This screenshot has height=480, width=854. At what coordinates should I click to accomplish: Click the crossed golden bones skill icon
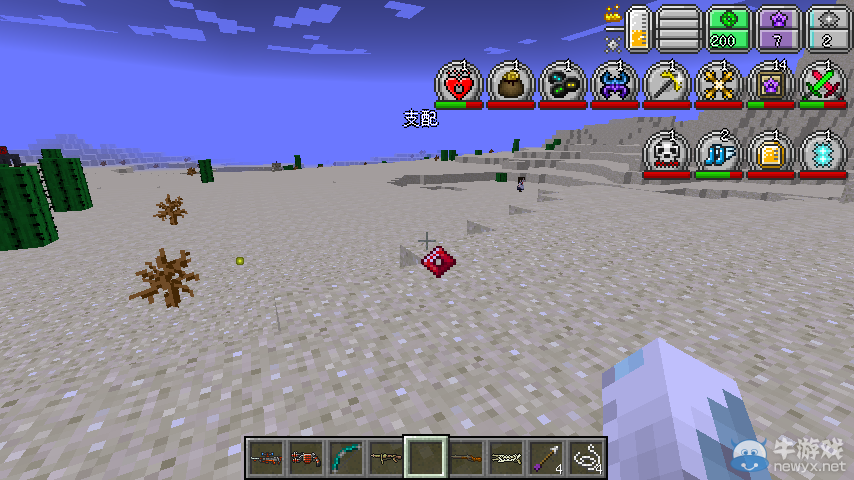pos(719,83)
